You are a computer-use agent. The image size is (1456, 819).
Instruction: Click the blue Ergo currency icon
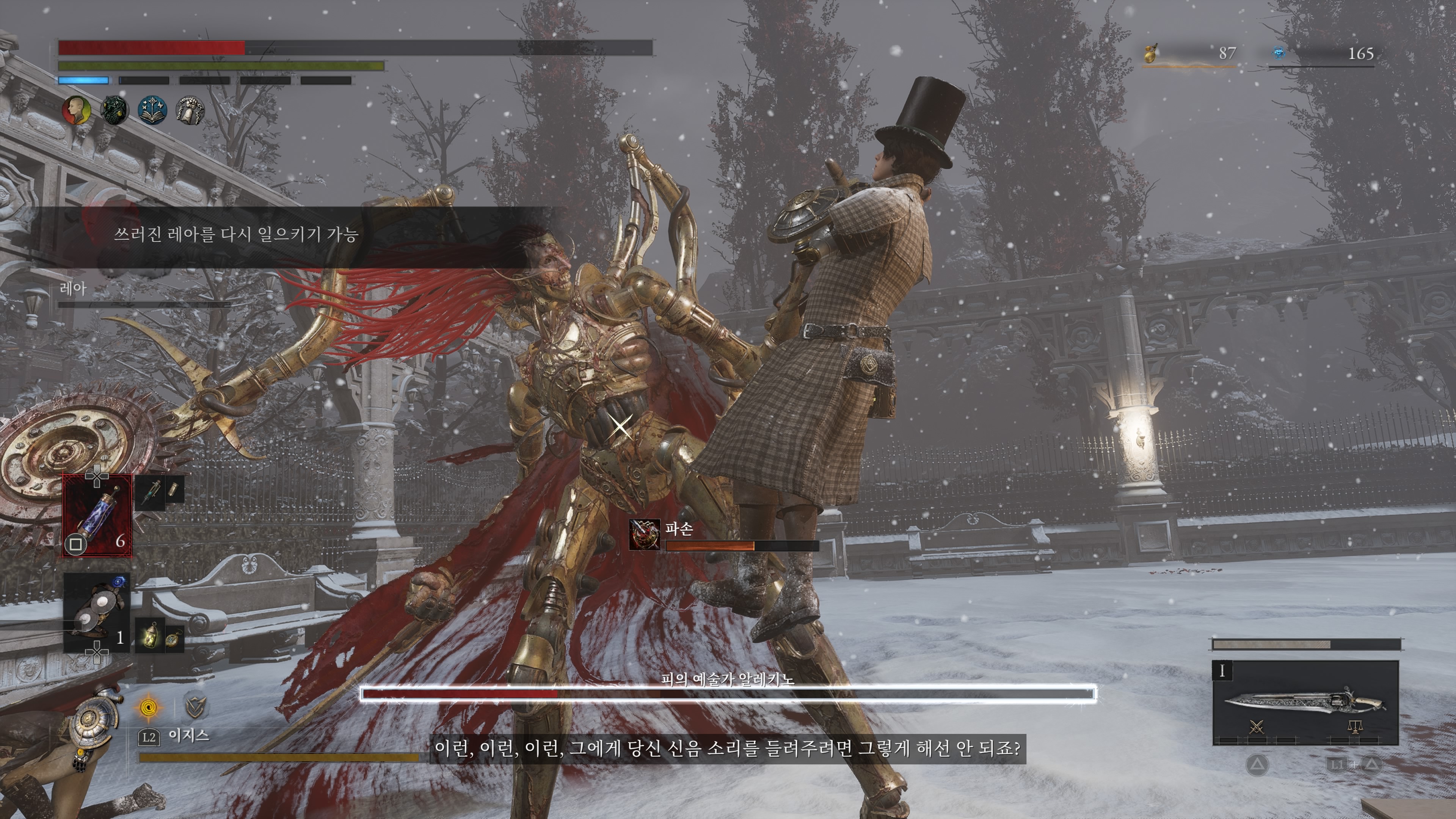[1279, 54]
